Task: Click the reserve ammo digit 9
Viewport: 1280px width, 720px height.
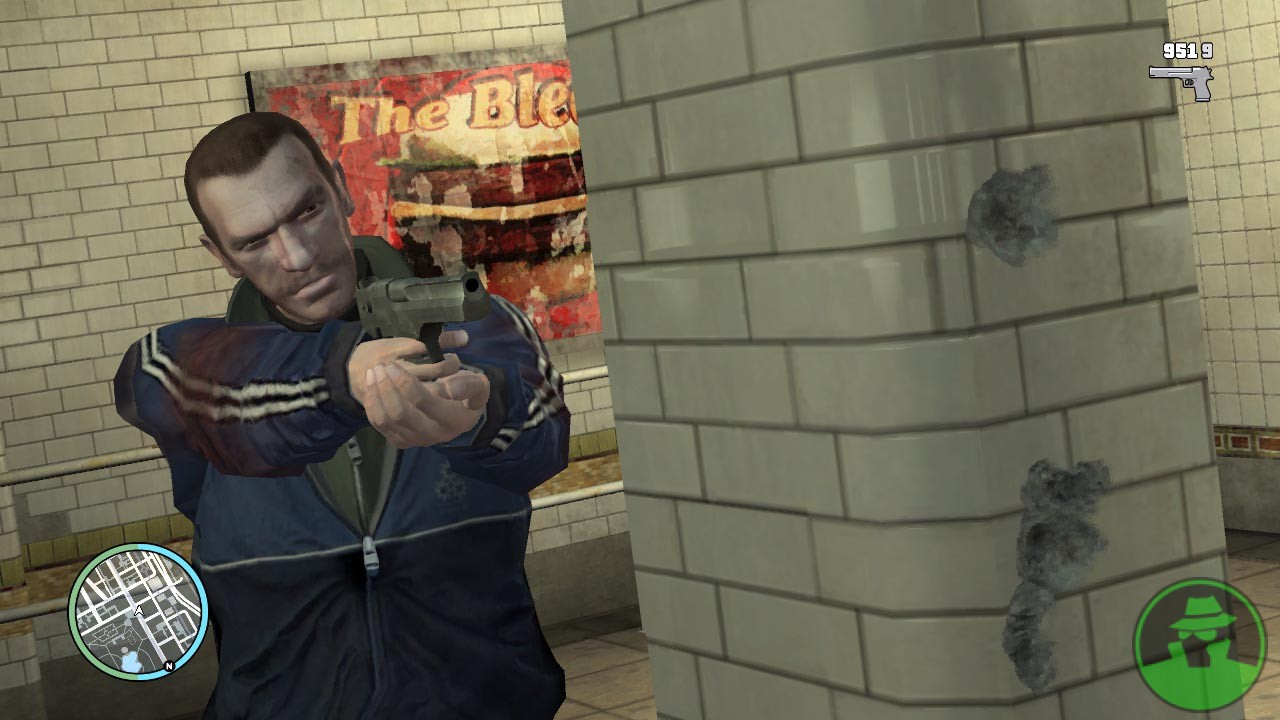Action: (1207, 51)
